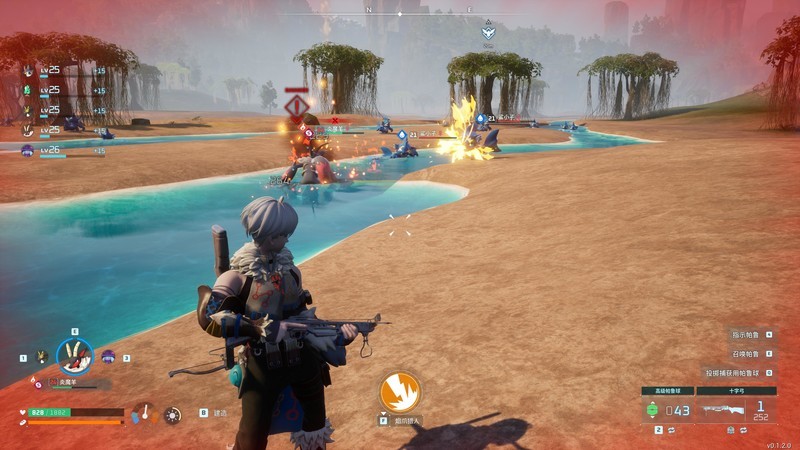Click the Pal Sphere swap arrows icon
800x450 pixels.
672,429
